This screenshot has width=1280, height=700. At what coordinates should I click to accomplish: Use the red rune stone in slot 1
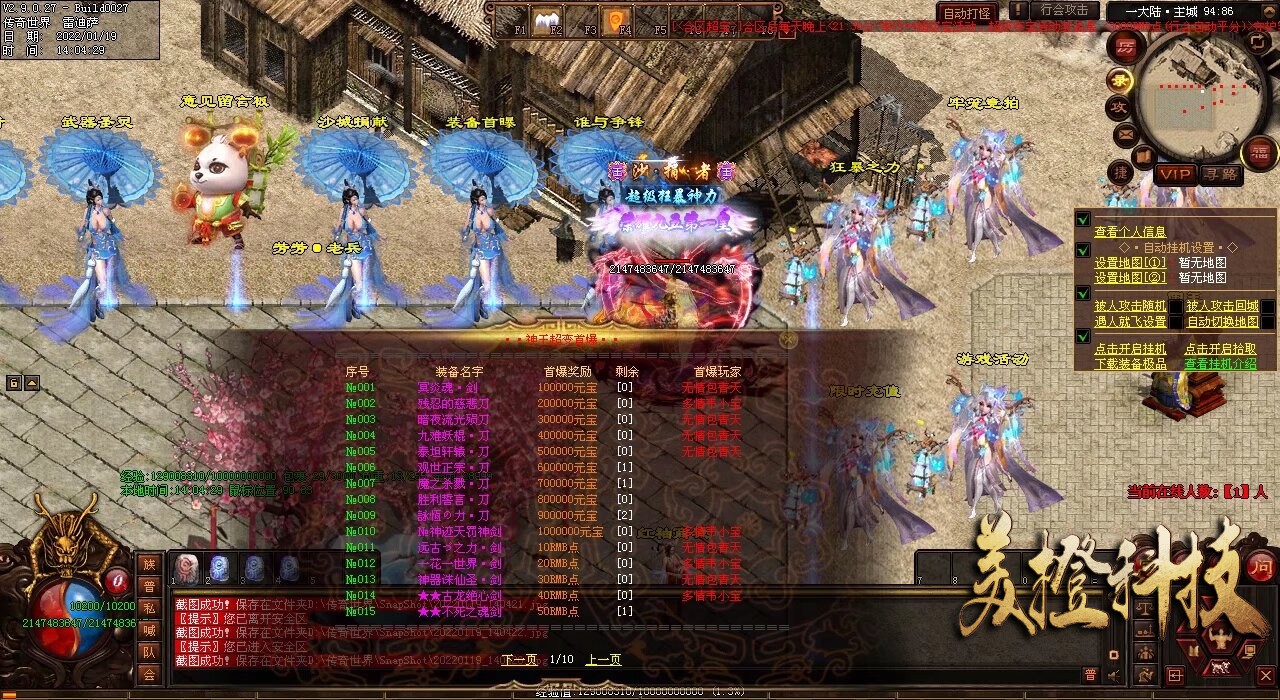coord(186,567)
